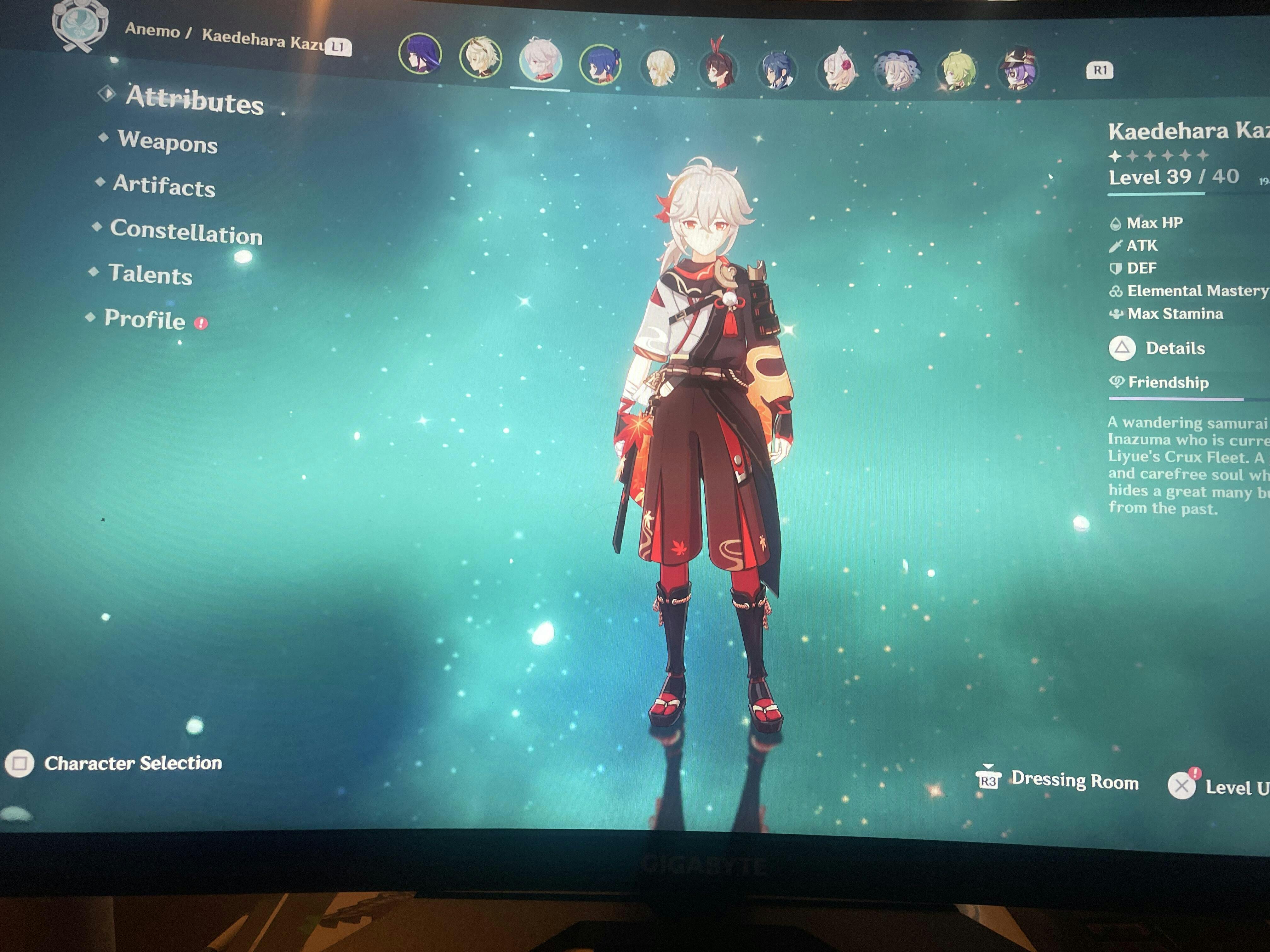1270x952 pixels.
Task: Open the Artifacts section
Action: (x=163, y=185)
